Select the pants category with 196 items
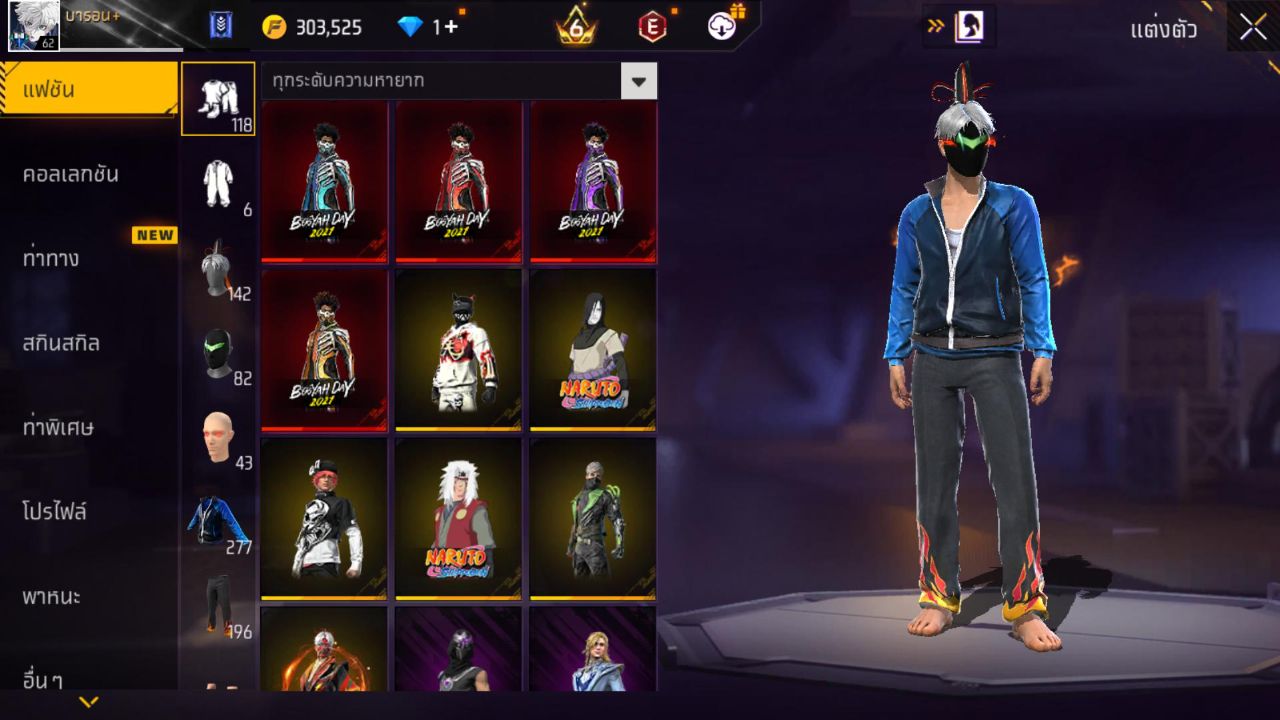This screenshot has width=1280, height=720. (219, 600)
